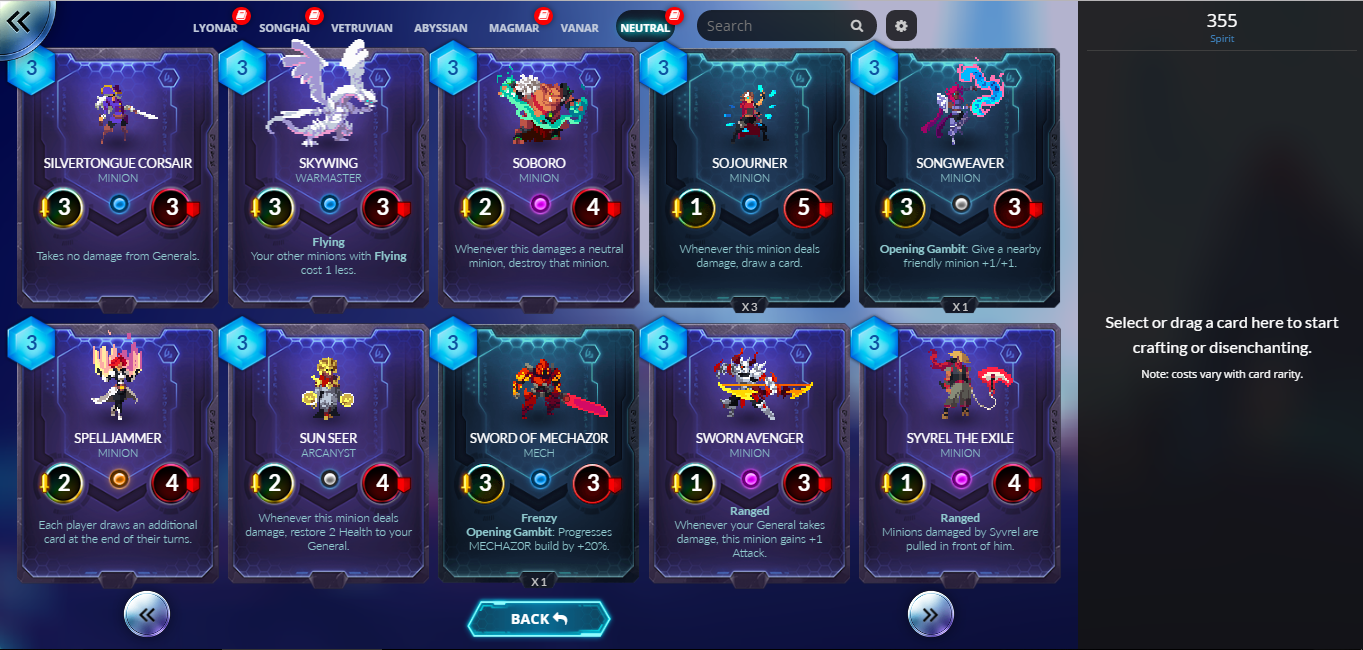Choose the Sworn Avenger card
Screen dimensions: 1363x650
(x=750, y=455)
